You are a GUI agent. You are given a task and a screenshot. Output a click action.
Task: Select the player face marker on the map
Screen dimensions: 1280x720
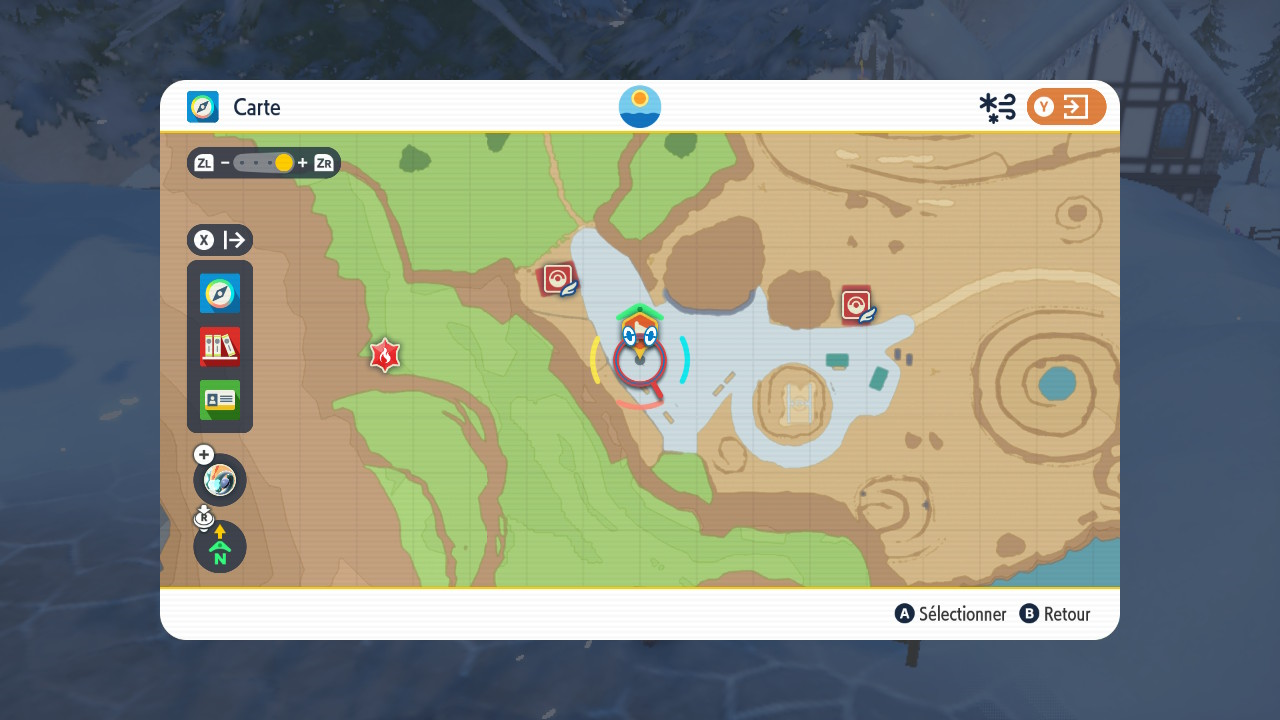click(640, 332)
